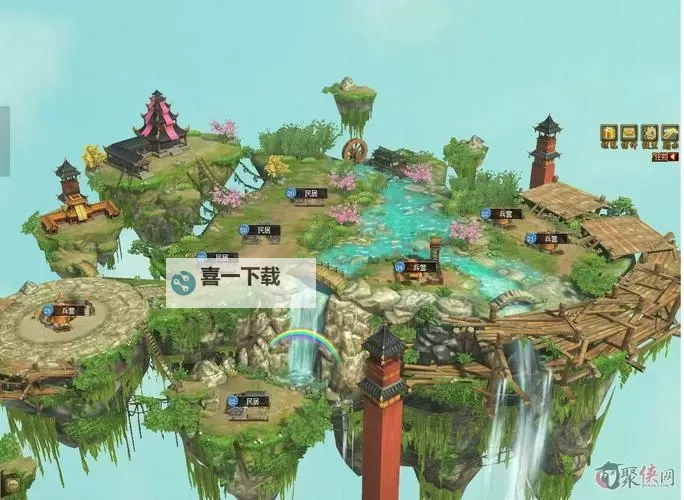The width and height of the screenshot is (684, 500).
Task: Select the level 20 民居 building label
Action: click(x=308, y=193)
